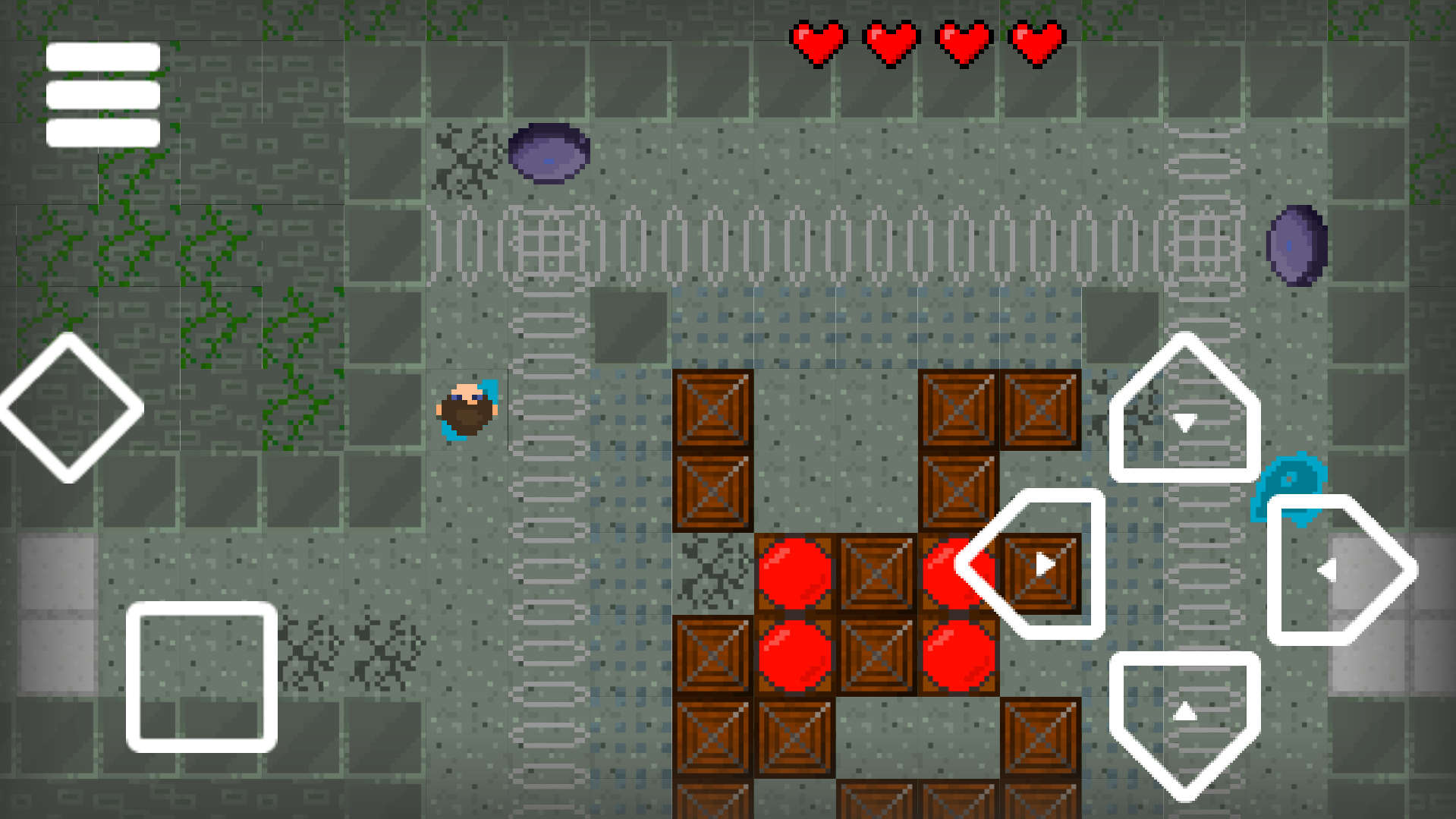
Task: Tap the down directional arrow
Action: [x=1186, y=721]
